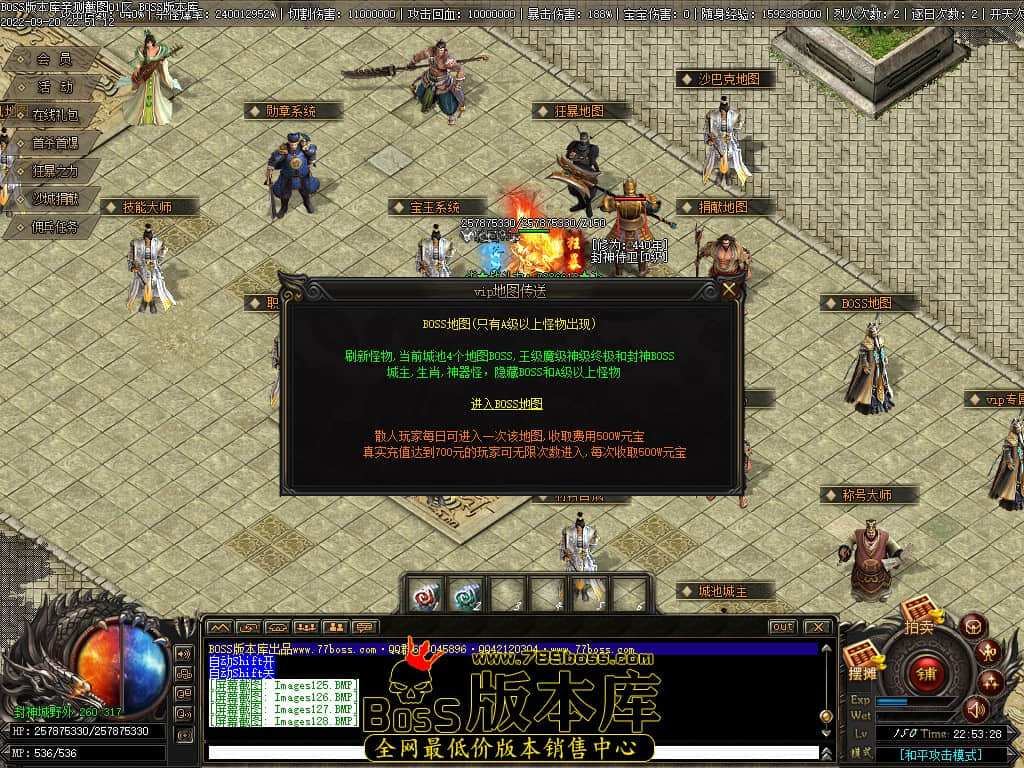
Task: Open the 佣兵任务 mercenary quests
Action: 55,227
